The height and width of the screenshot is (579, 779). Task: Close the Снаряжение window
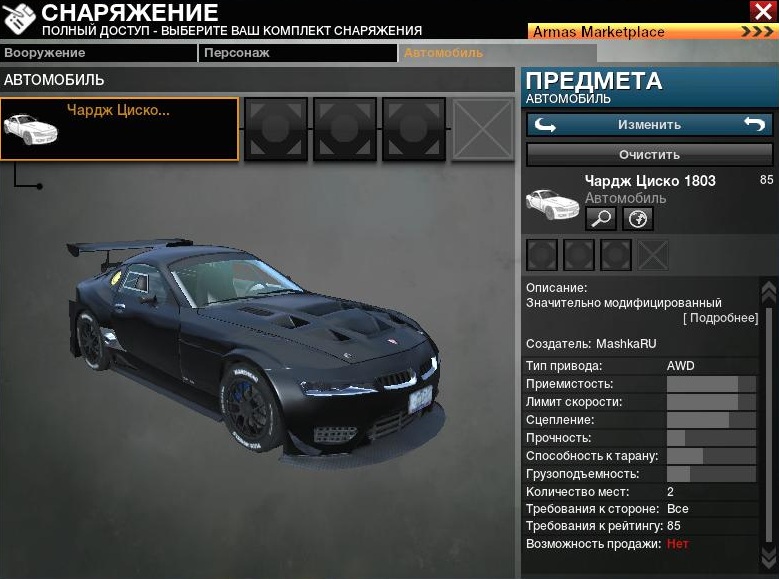pyautogui.click(x=761, y=11)
